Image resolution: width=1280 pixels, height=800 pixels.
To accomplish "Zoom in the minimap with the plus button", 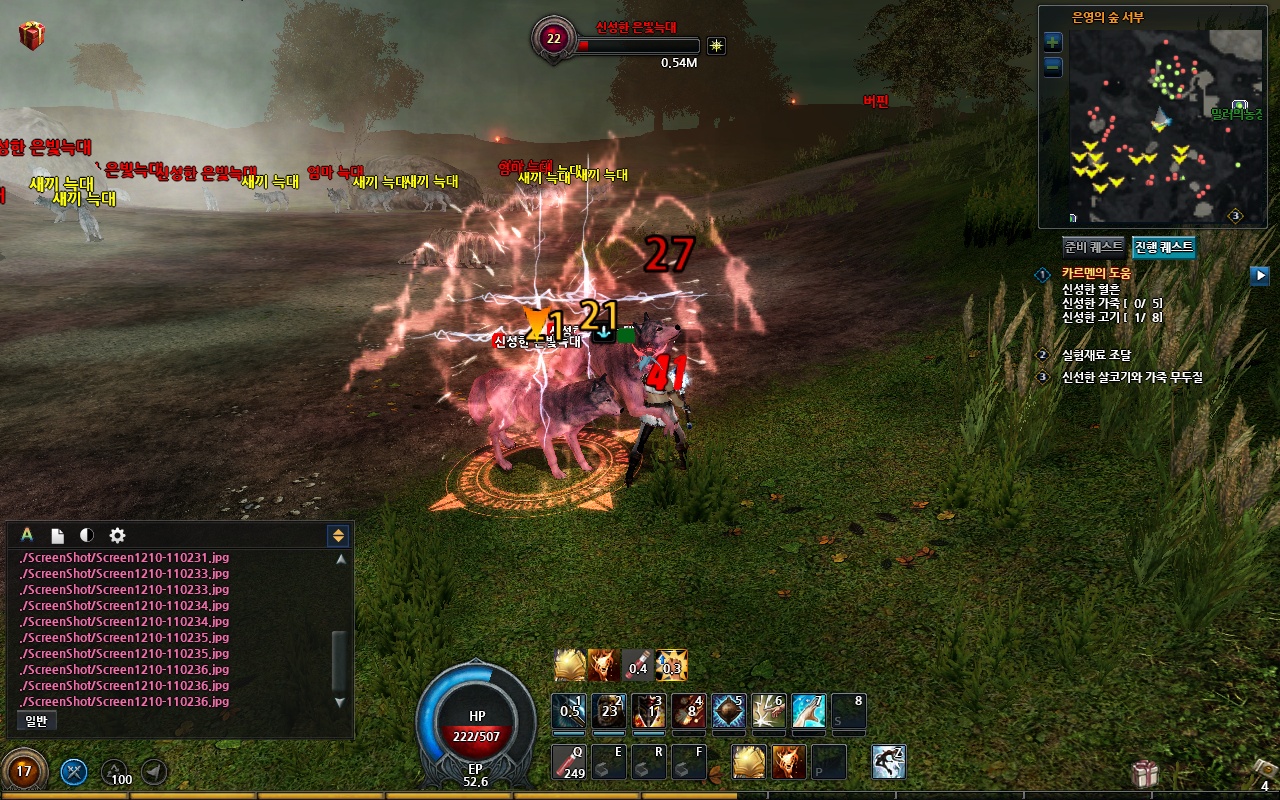I will (1052, 42).
